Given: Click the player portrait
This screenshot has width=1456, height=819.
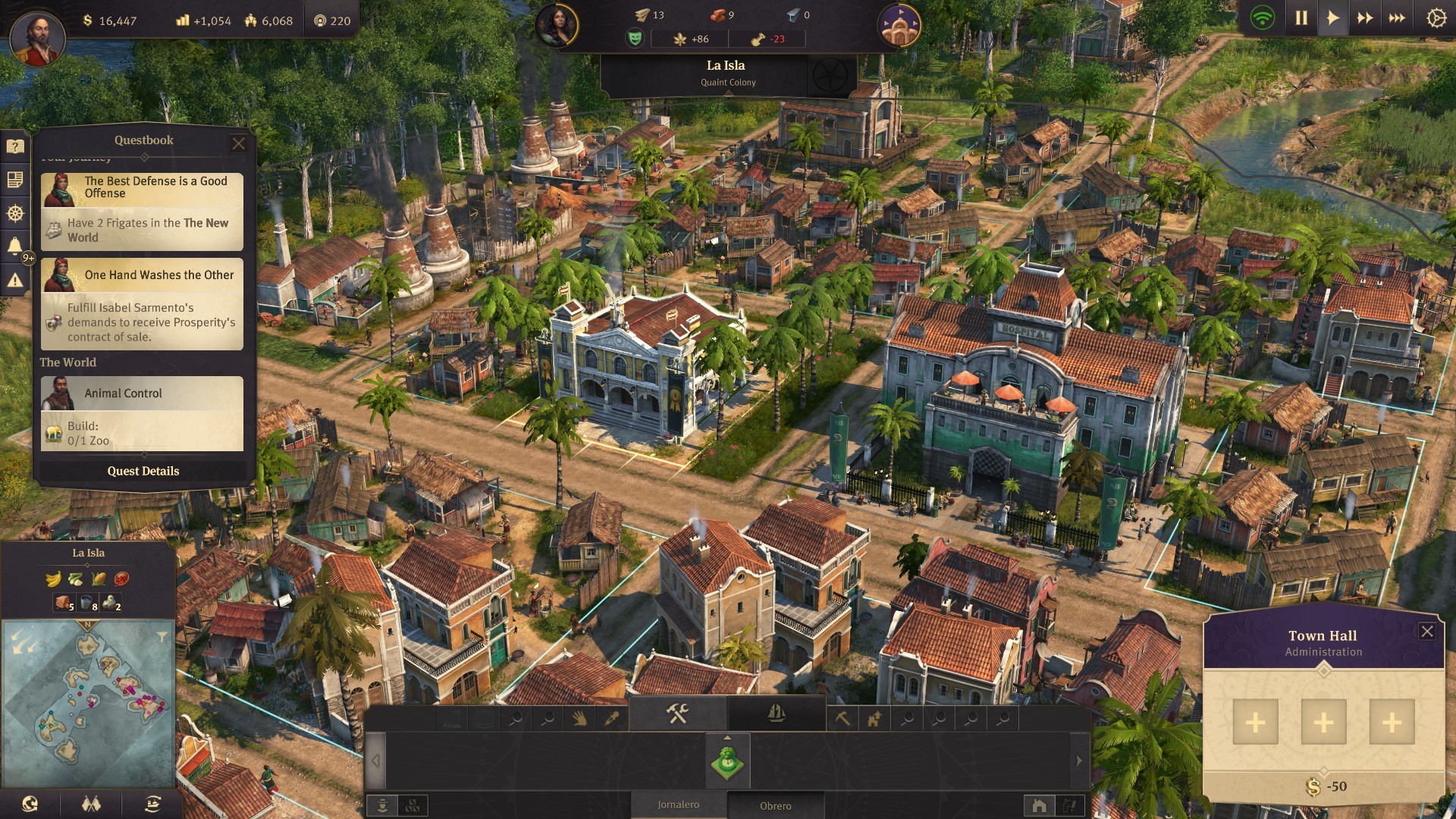Looking at the screenshot, I should click(x=37, y=36).
